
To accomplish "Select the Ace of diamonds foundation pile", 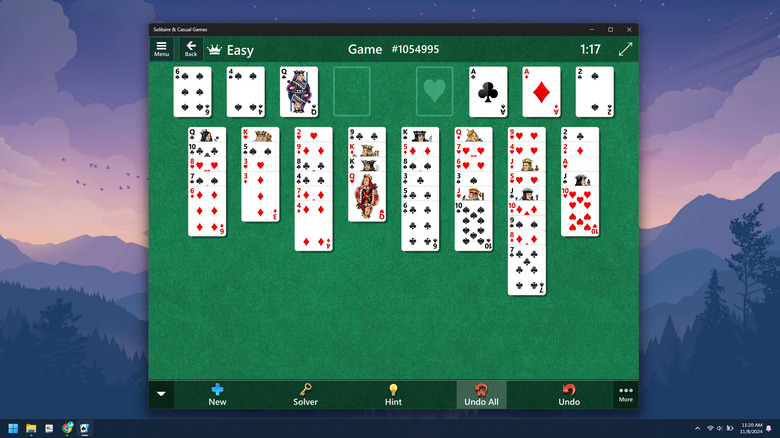I will [541, 92].
